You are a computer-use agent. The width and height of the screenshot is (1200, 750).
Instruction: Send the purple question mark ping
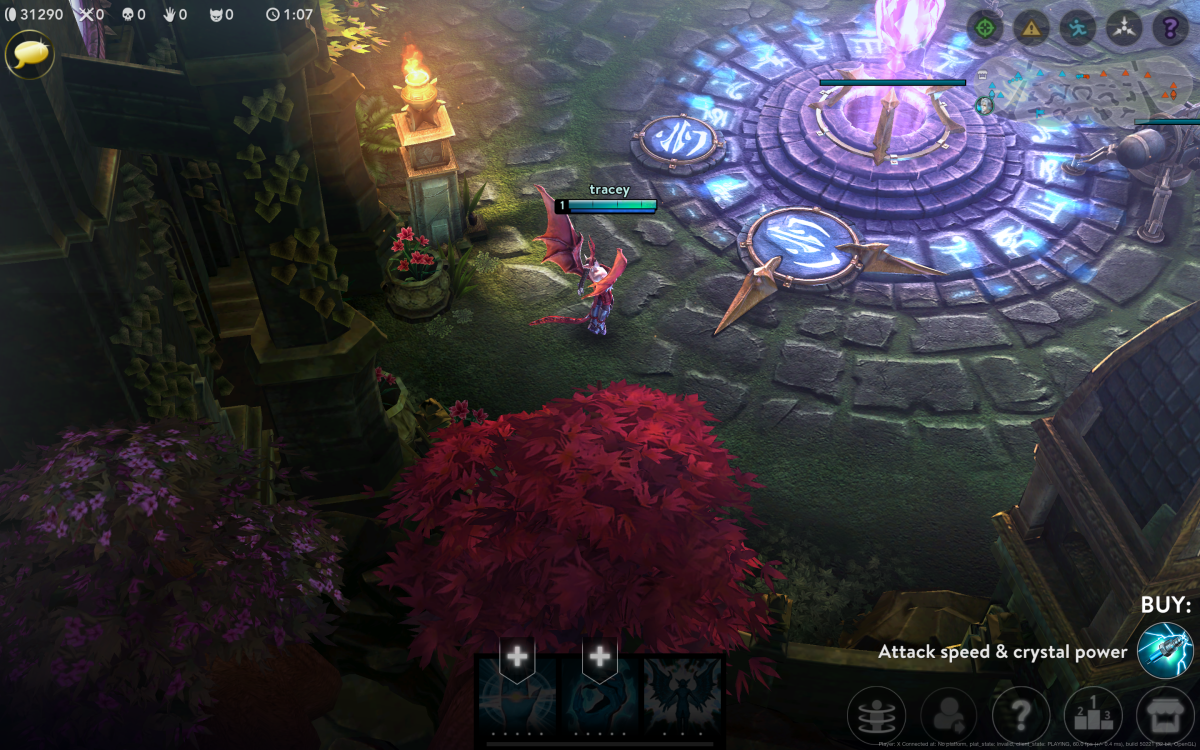pos(1170,27)
